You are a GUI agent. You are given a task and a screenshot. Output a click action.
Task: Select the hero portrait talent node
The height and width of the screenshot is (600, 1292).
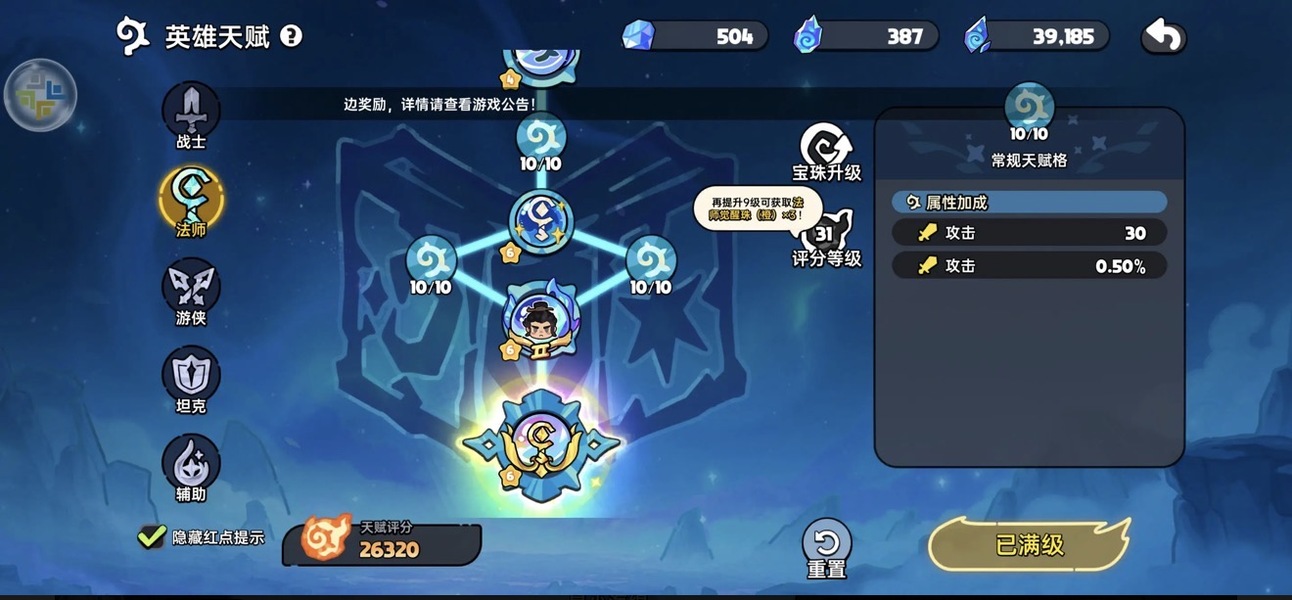point(541,319)
